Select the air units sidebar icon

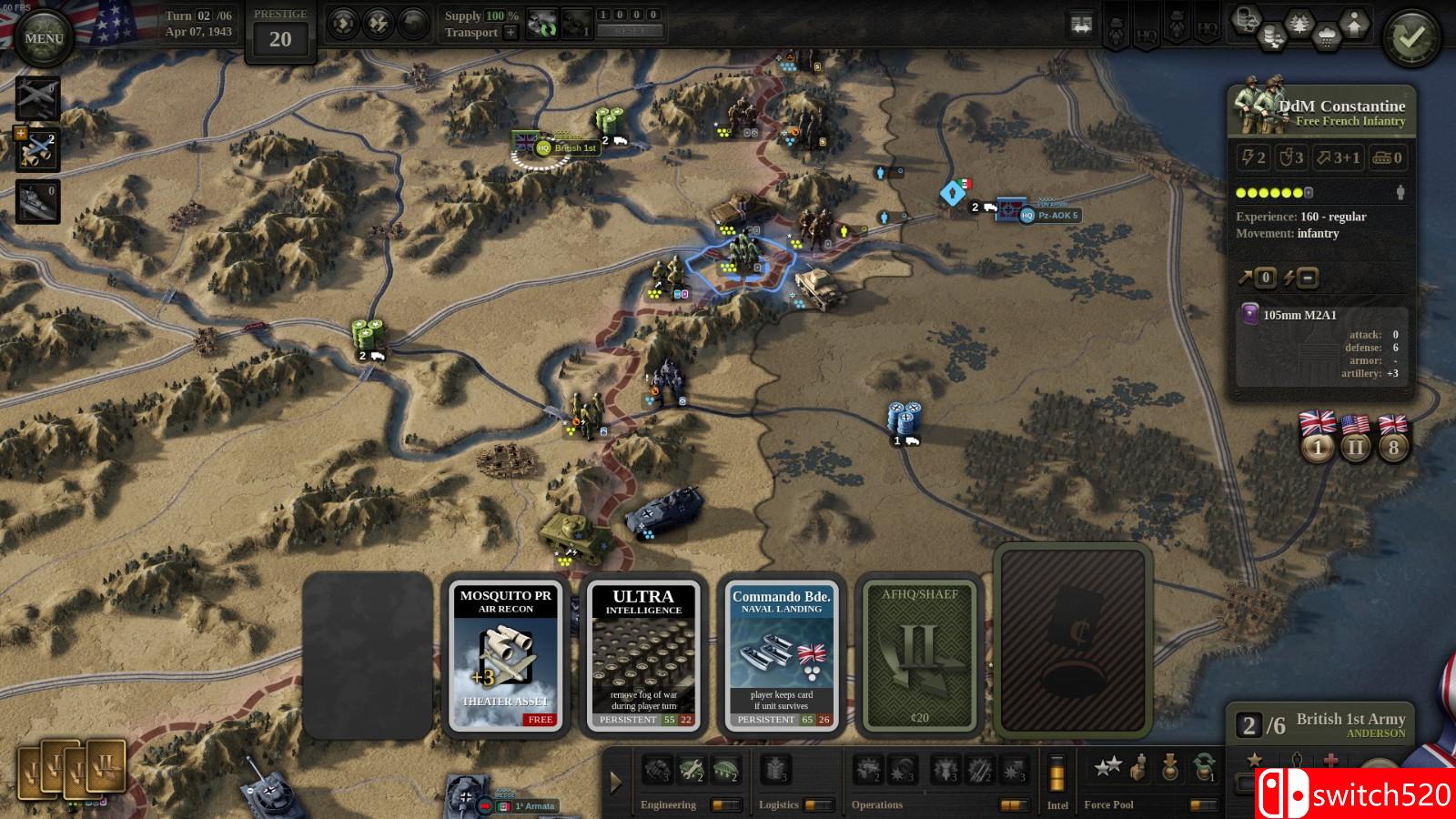pyautogui.click(x=36, y=97)
